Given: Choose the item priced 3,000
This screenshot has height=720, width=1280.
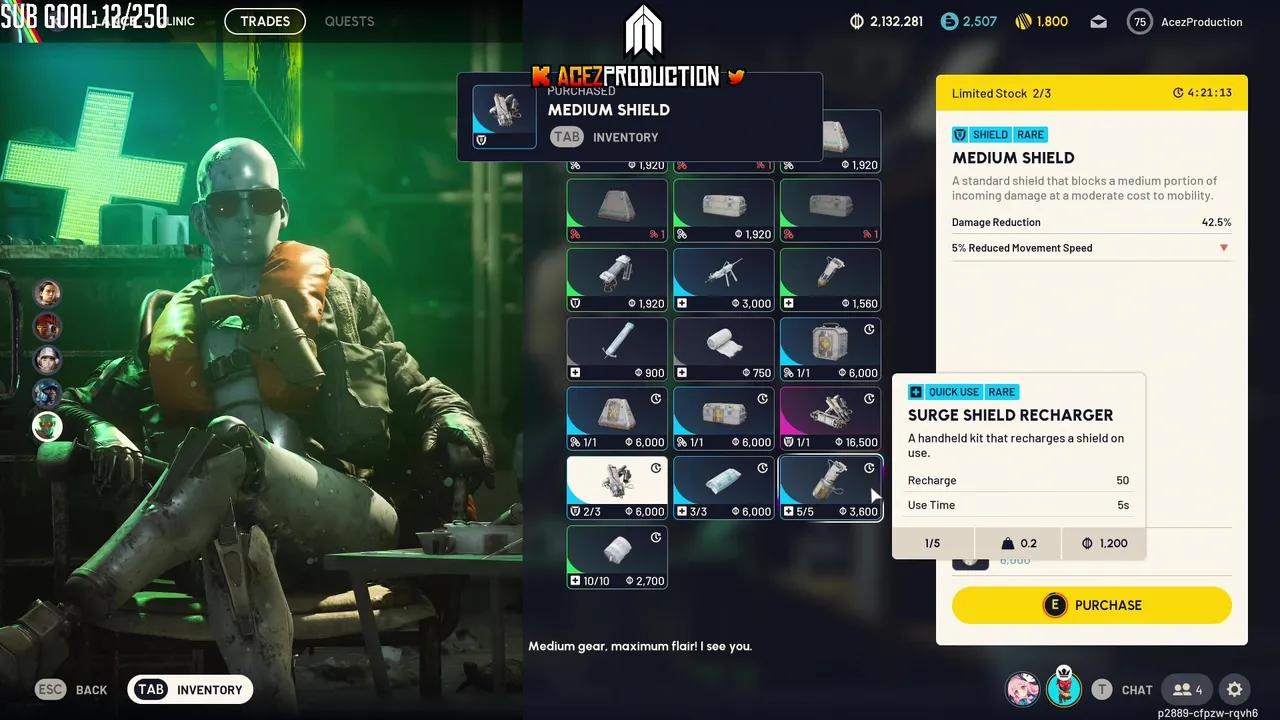Looking at the screenshot, I should [723, 280].
